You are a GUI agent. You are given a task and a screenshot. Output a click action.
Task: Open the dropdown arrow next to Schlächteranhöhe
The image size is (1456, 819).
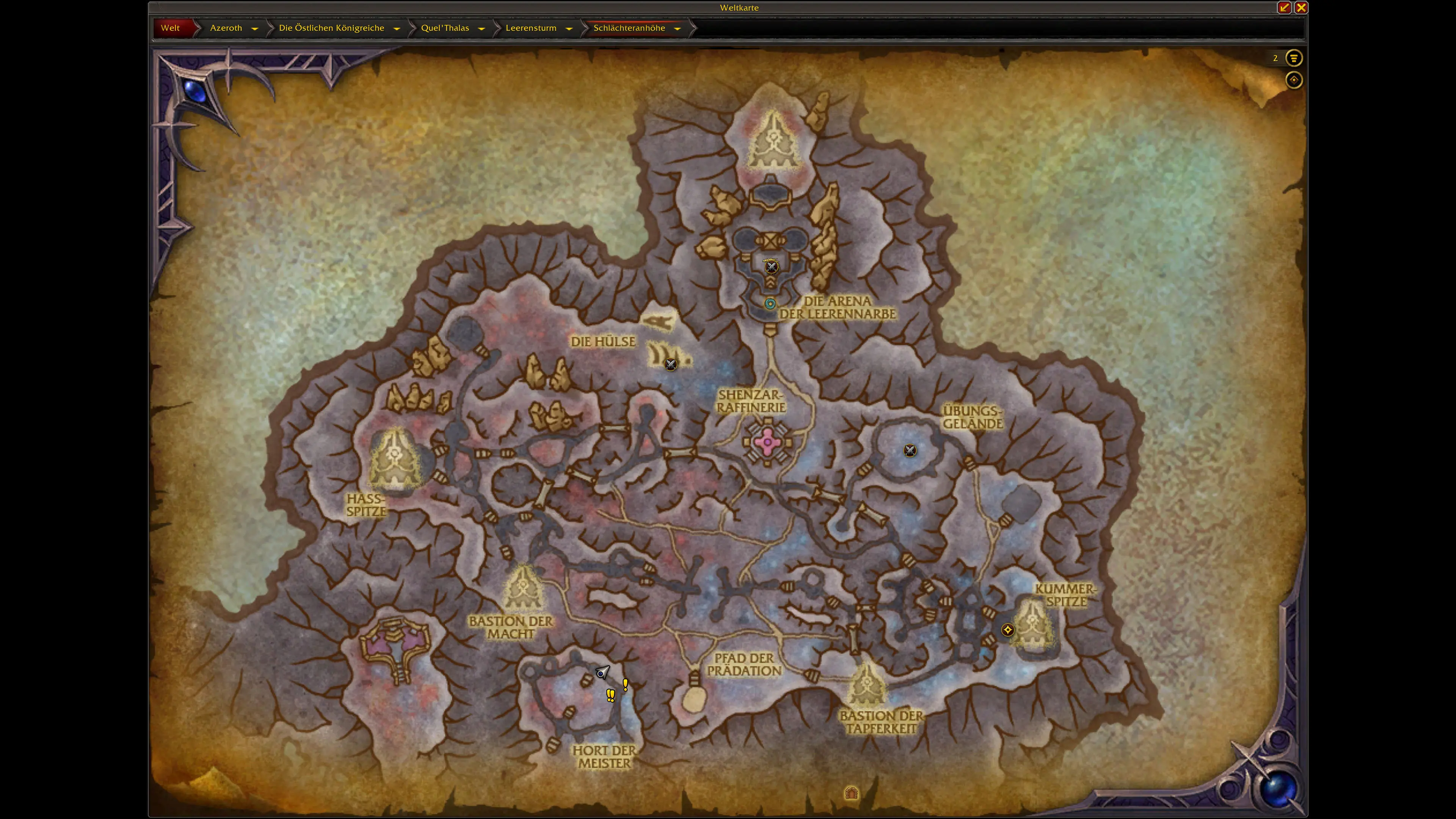pyautogui.click(x=677, y=28)
